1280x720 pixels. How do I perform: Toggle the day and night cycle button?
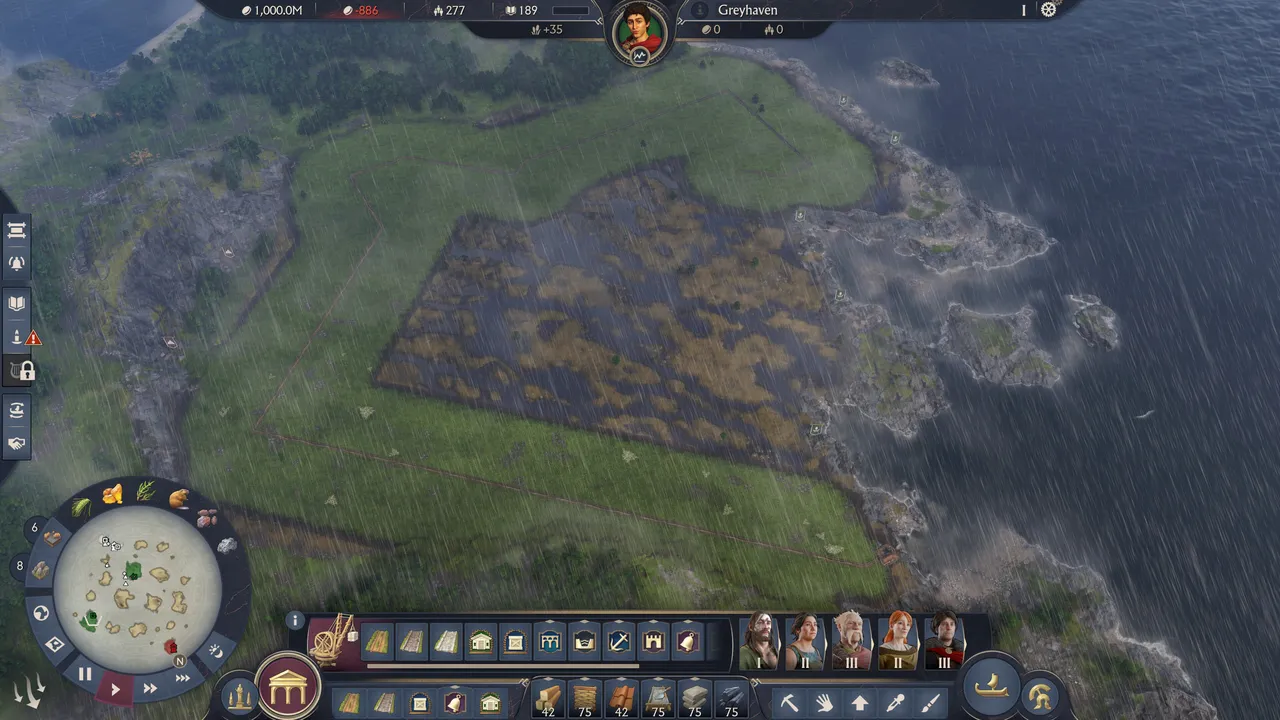(215, 651)
